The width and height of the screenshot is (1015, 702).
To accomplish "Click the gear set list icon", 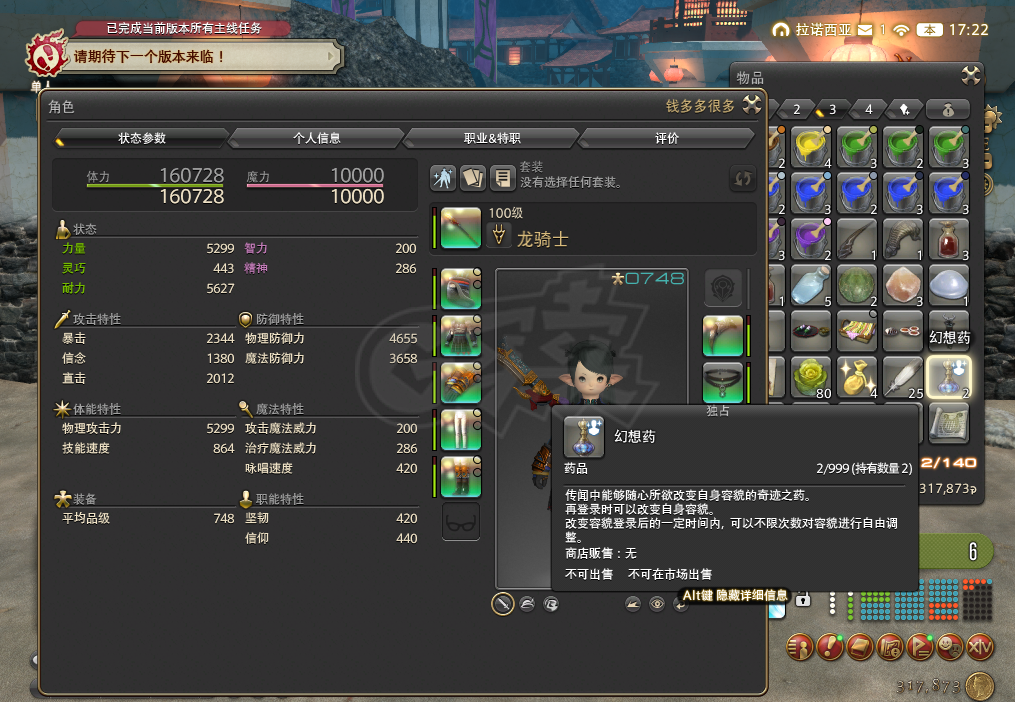I will tap(502, 178).
